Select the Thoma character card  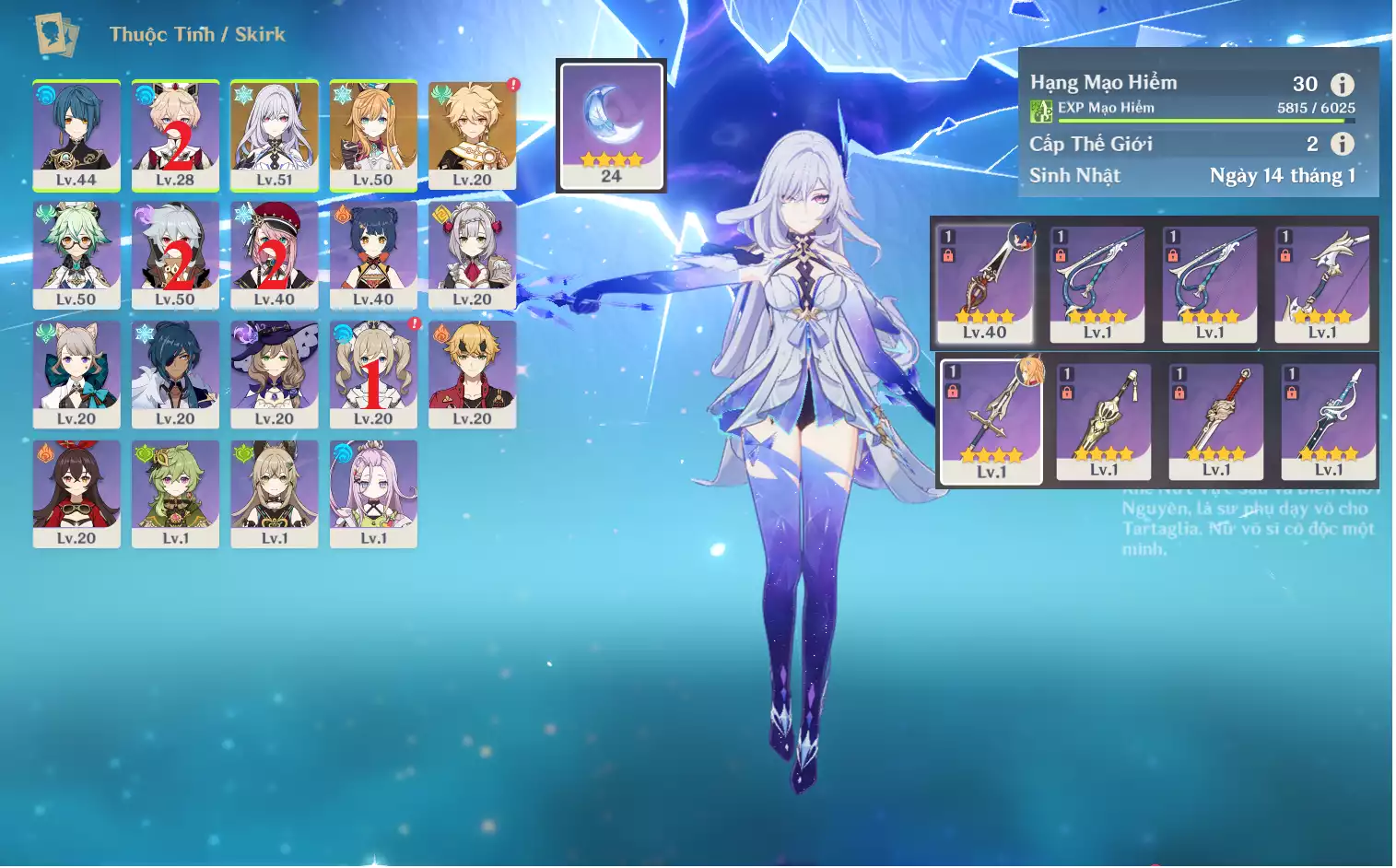click(x=472, y=374)
